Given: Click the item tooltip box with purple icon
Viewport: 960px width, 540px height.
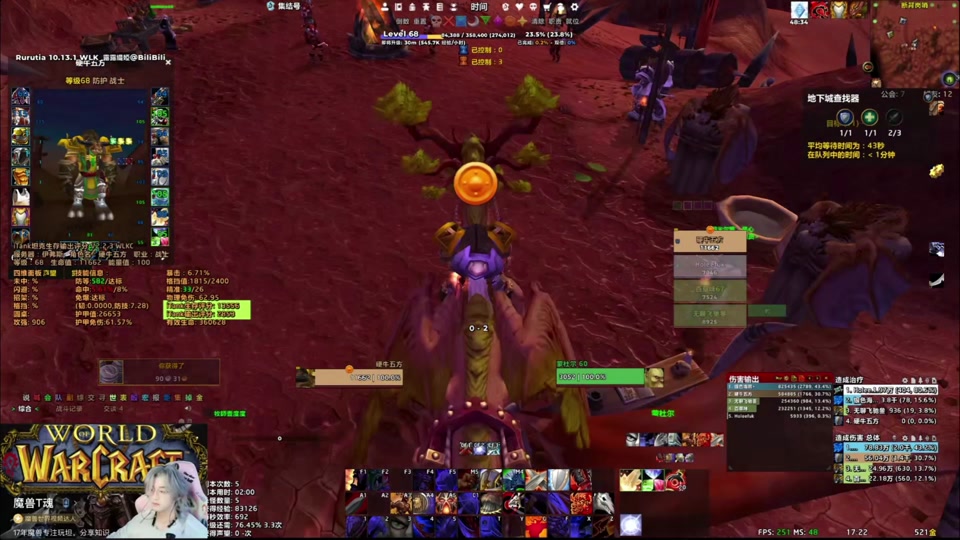Looking at the screenshot, I should [159, 372].
